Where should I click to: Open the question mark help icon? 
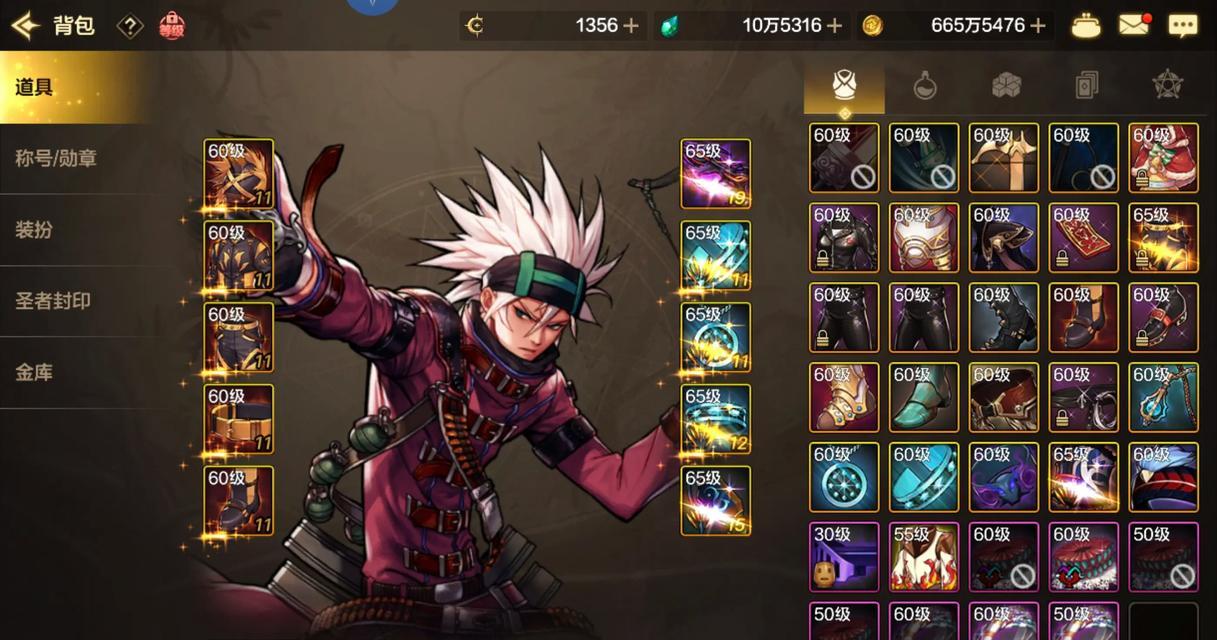point(130,26)
